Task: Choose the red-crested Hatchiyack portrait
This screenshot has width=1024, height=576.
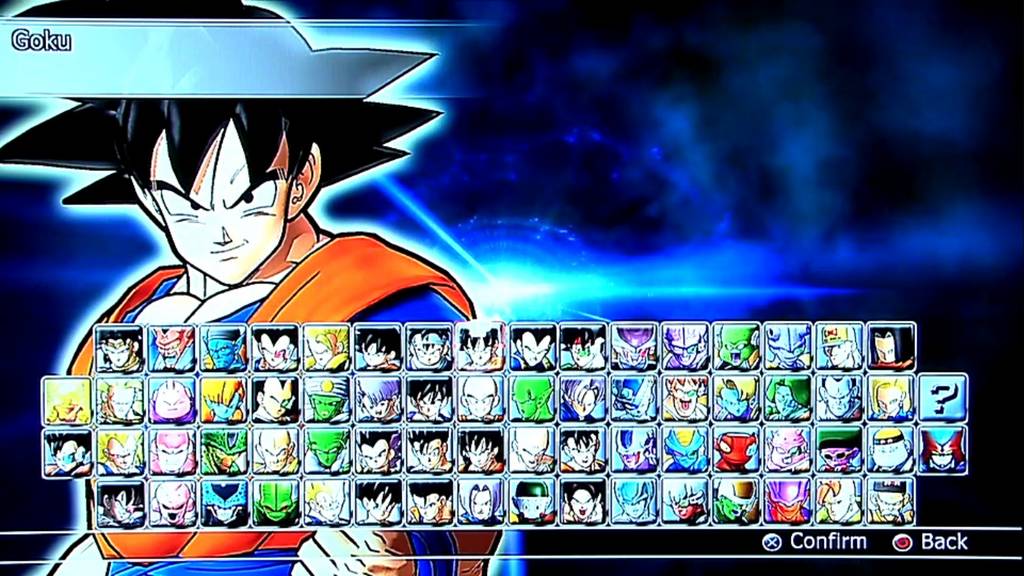Action: [942, 450]
